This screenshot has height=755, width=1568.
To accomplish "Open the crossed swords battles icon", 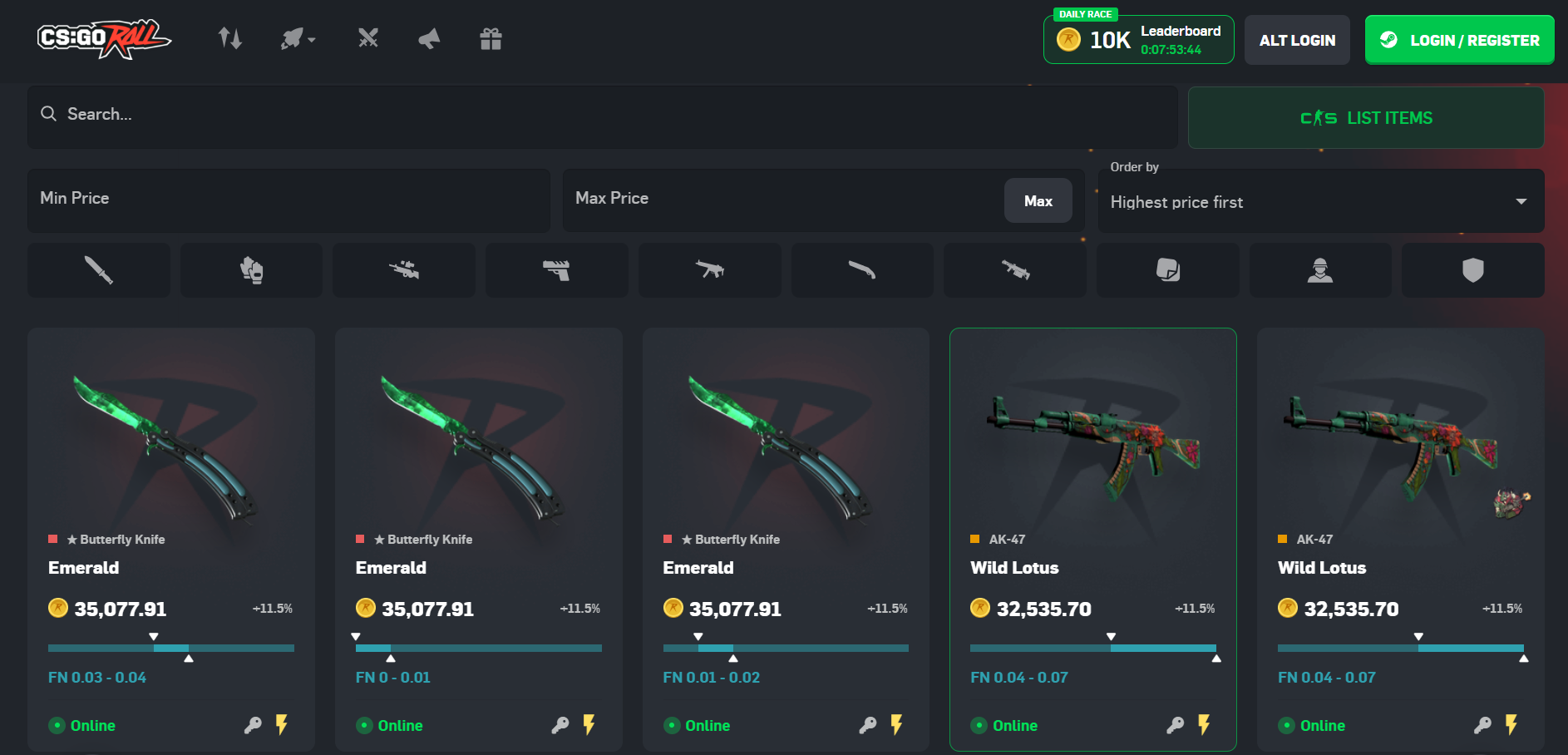I will tap(368, 38).
